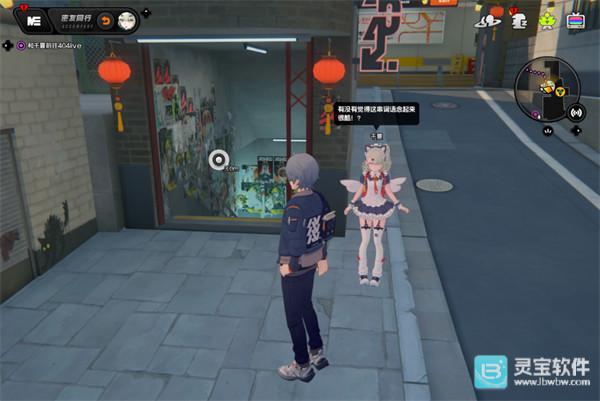Select the companion character portrait
600x401 pixels.
[127, 20]
